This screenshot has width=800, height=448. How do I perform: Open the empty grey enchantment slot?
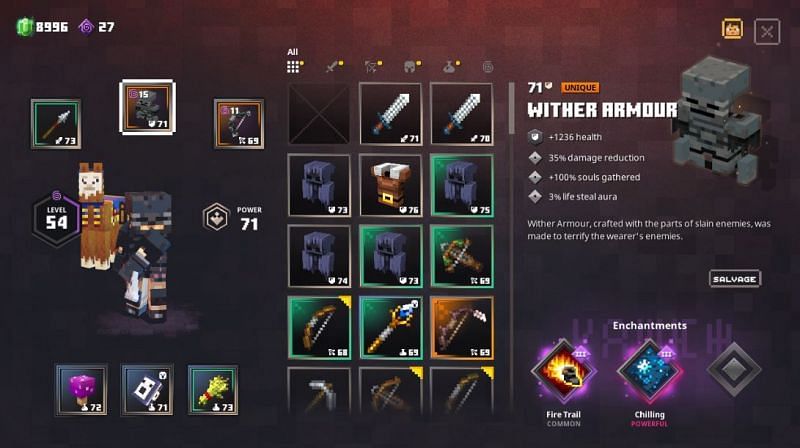(733, 372)
